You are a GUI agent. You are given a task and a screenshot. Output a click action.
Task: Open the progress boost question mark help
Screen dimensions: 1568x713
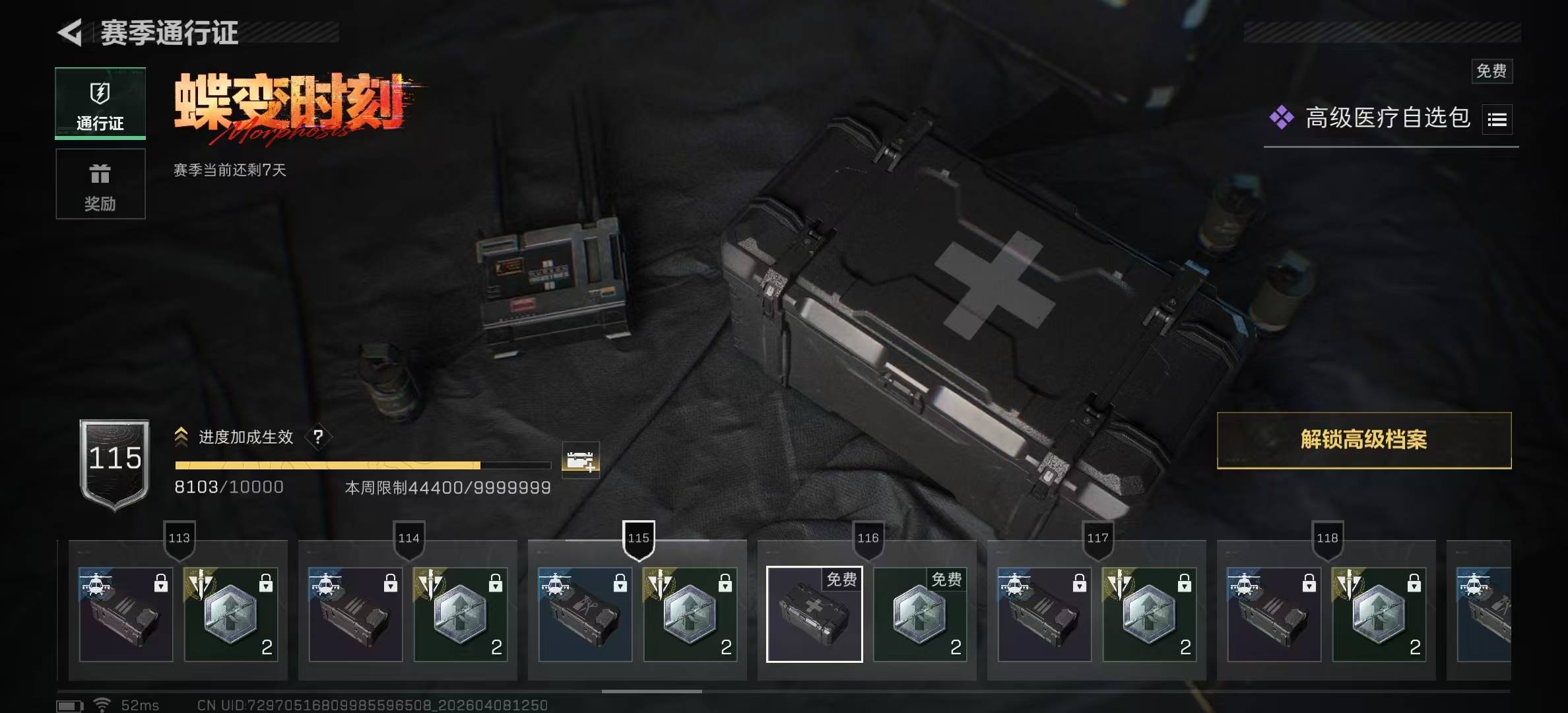tap(318, 436)
